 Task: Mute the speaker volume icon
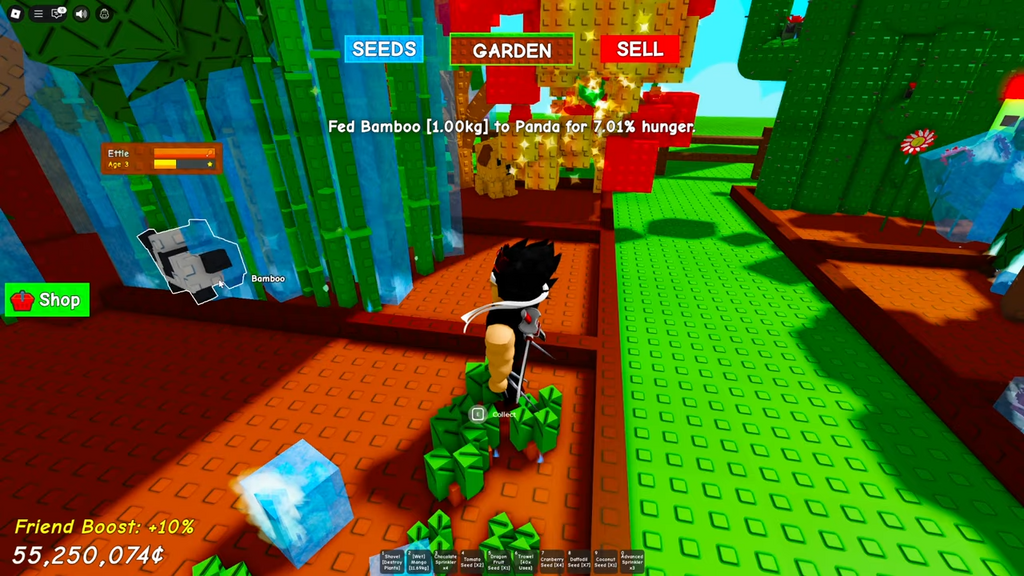[81, 14]
